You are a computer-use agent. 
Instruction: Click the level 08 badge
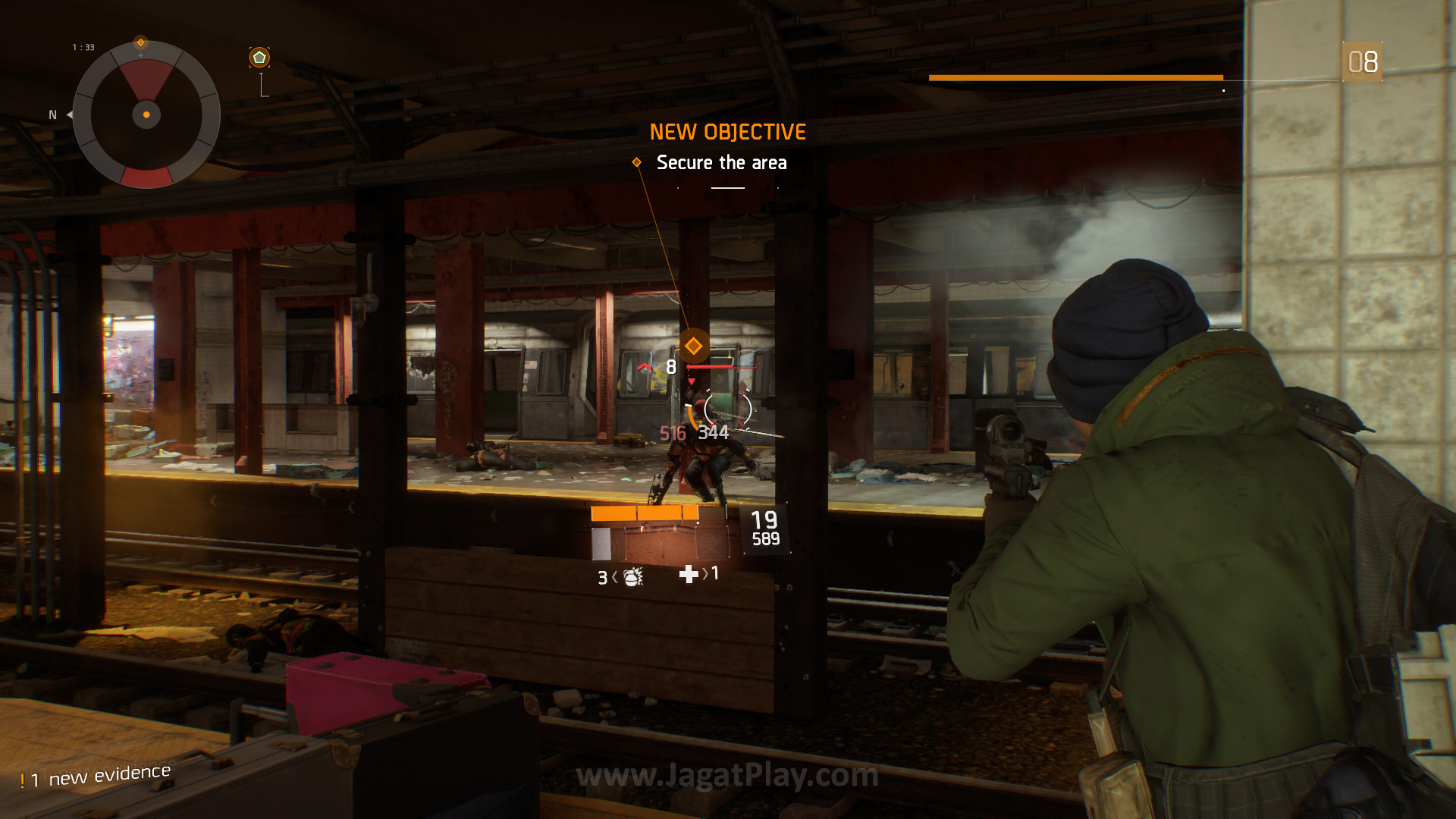1362,62
